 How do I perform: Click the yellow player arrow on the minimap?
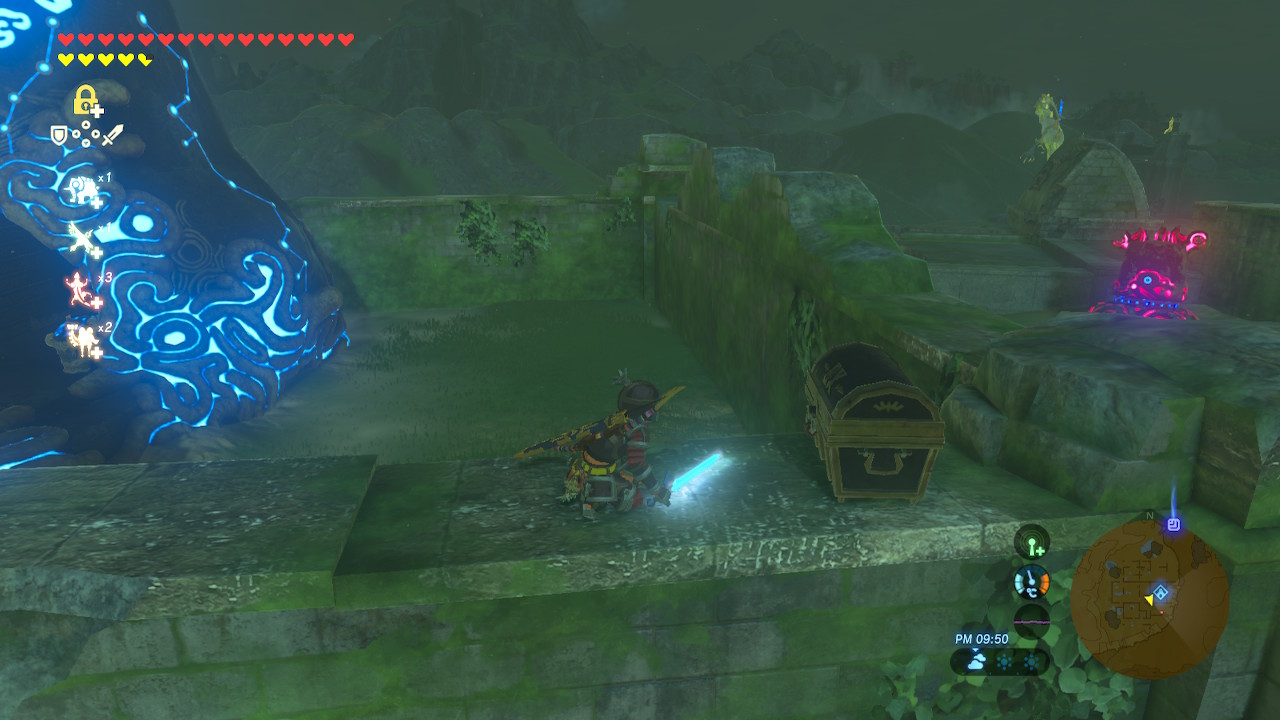coord(1150,601)
